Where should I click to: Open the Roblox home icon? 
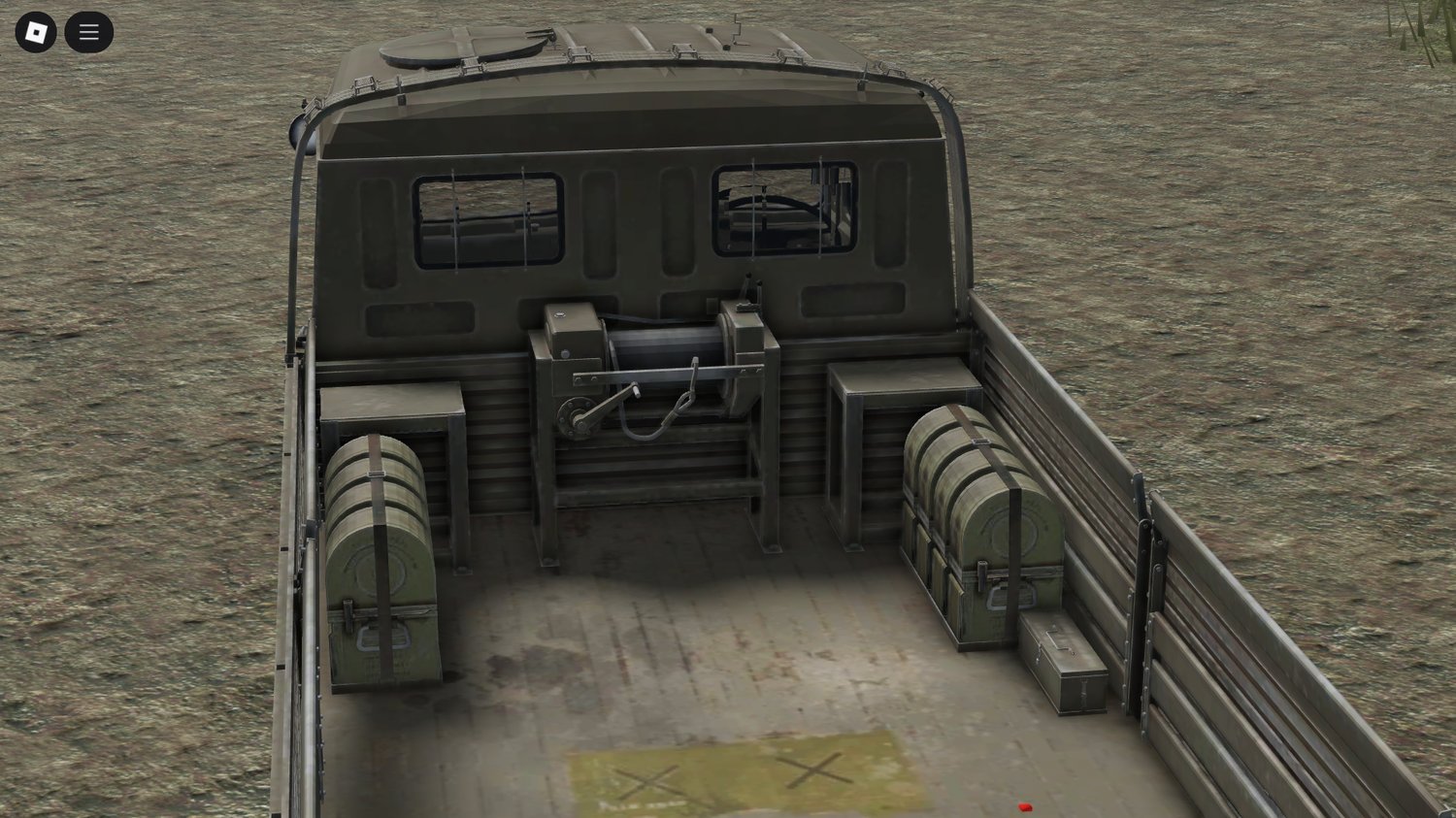click(x=36, y=31)
